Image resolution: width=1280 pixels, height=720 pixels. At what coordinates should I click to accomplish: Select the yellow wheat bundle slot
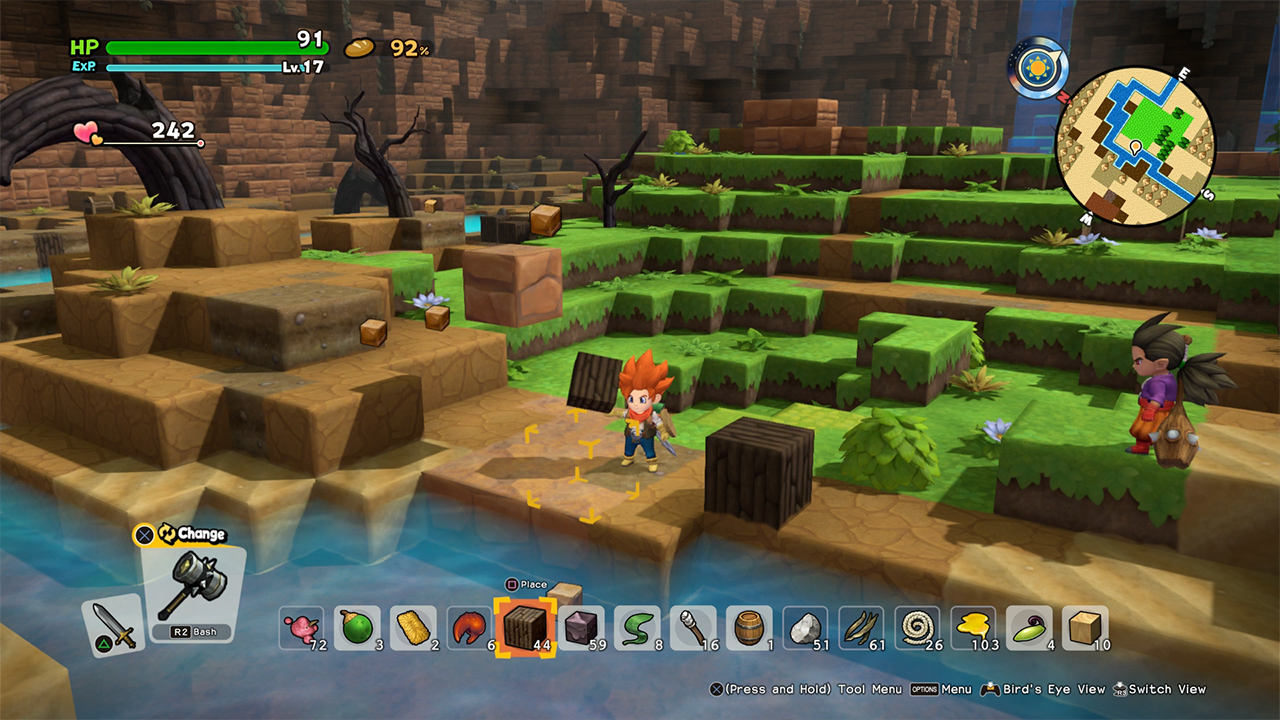pos(413,628)
